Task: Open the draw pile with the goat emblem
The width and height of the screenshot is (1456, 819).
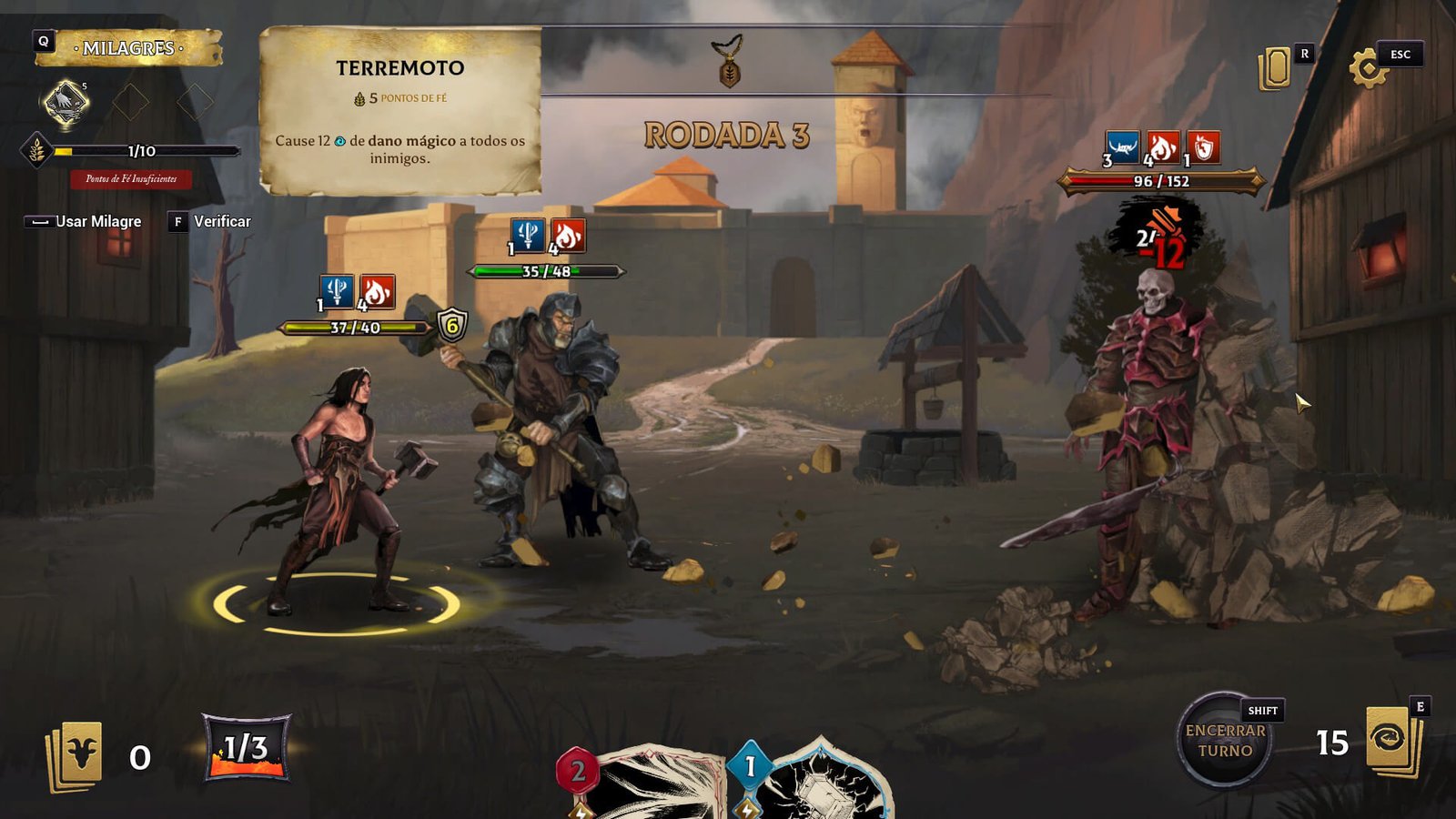Action: [76, 754]
